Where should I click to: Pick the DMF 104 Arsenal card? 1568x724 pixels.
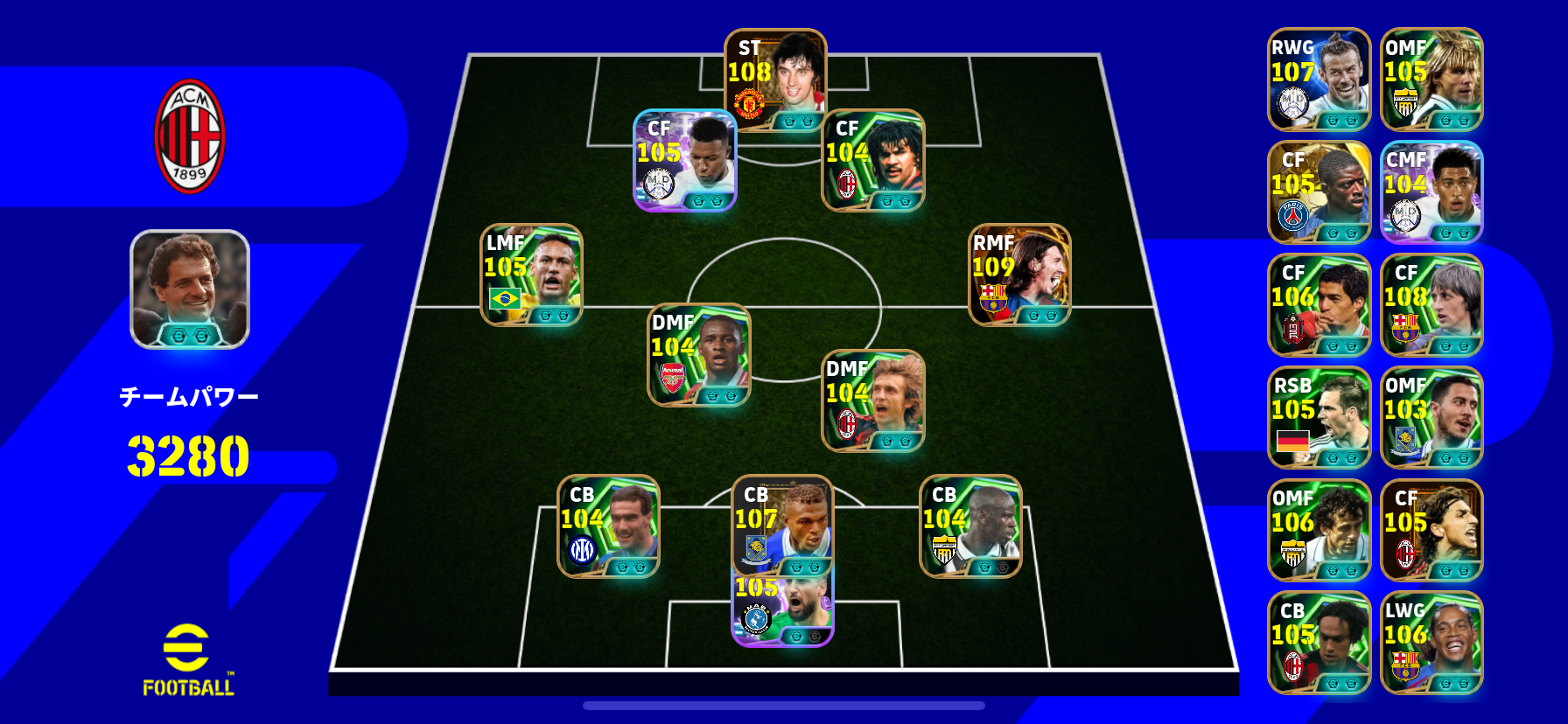point(698,354)
